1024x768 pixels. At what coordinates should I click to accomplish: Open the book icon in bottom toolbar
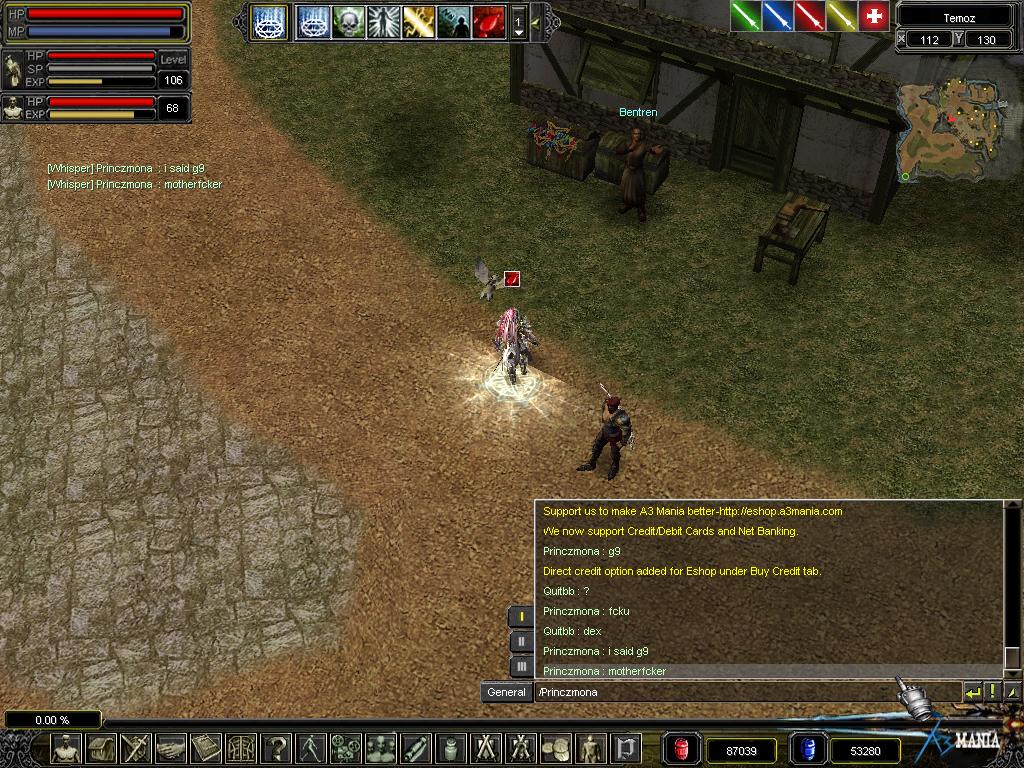click(x=207, y=747)
